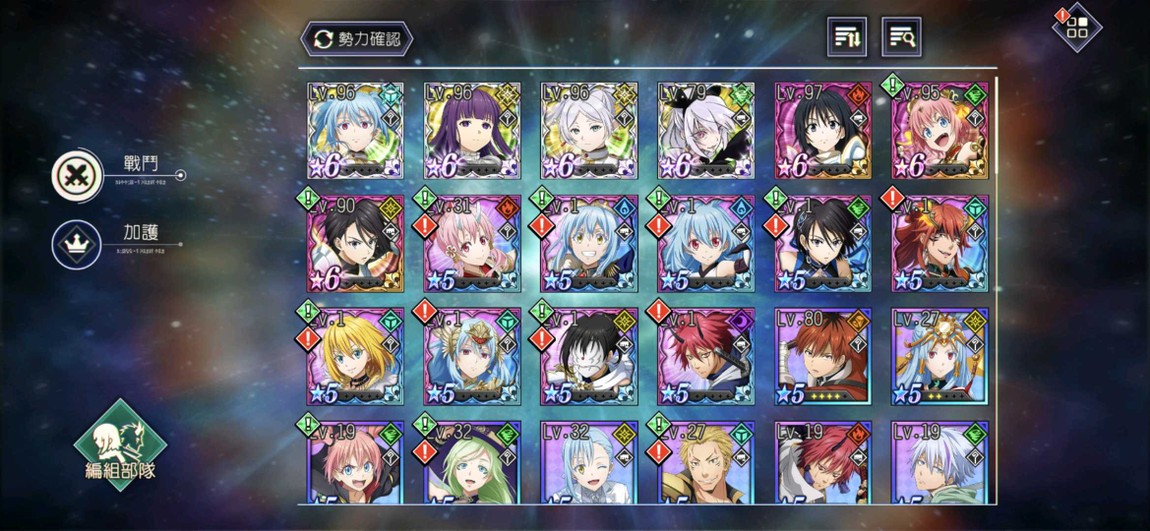The height and width of the screenshot is (531, 1150).
Task: Open the 編組部隊 team formation button
Action: 120,445
